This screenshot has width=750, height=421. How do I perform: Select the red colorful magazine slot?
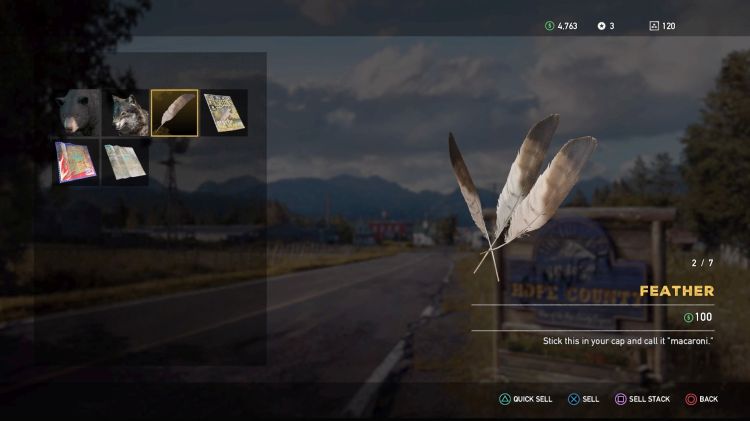77,162
